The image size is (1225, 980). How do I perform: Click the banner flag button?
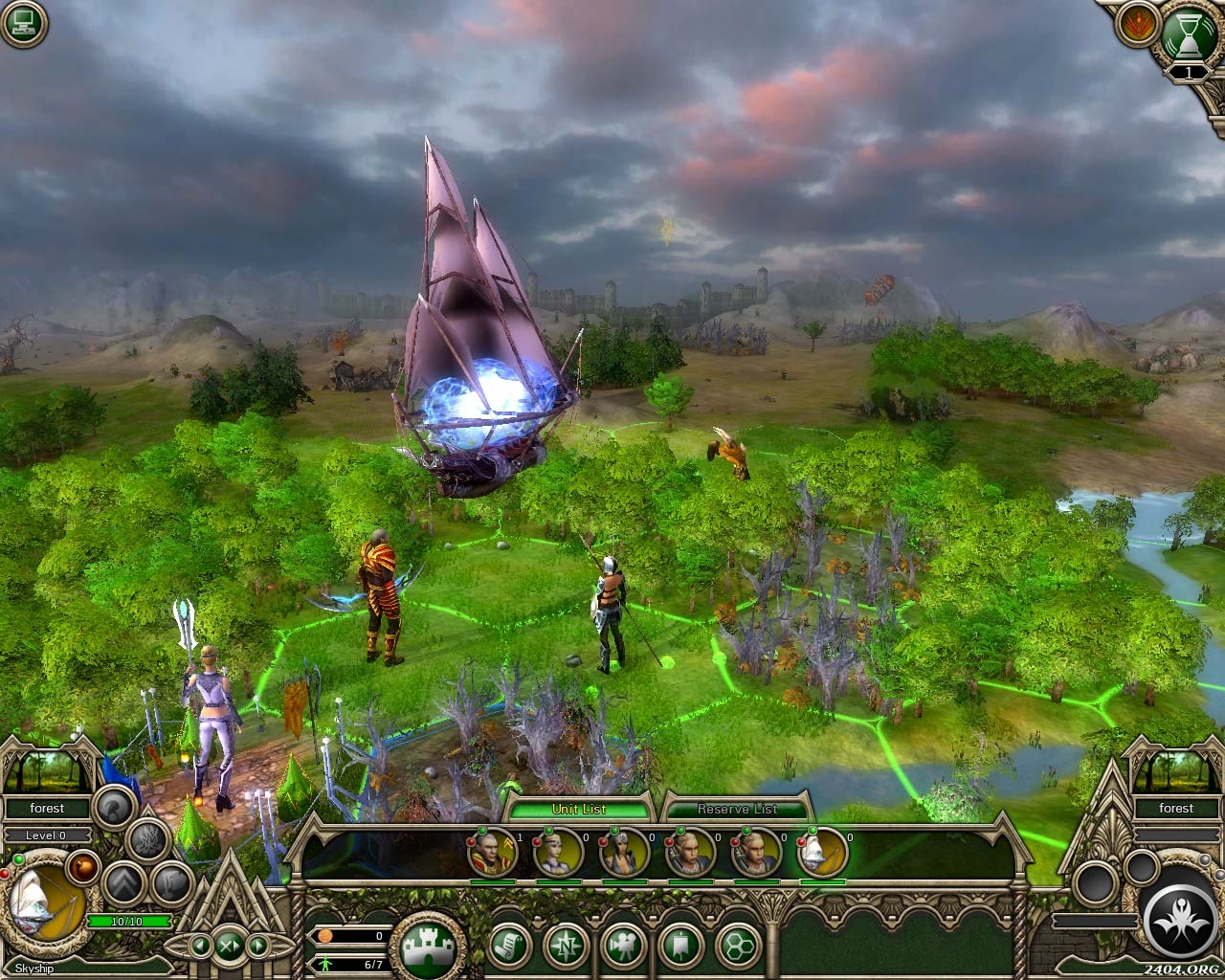click(x=680, y=947)
